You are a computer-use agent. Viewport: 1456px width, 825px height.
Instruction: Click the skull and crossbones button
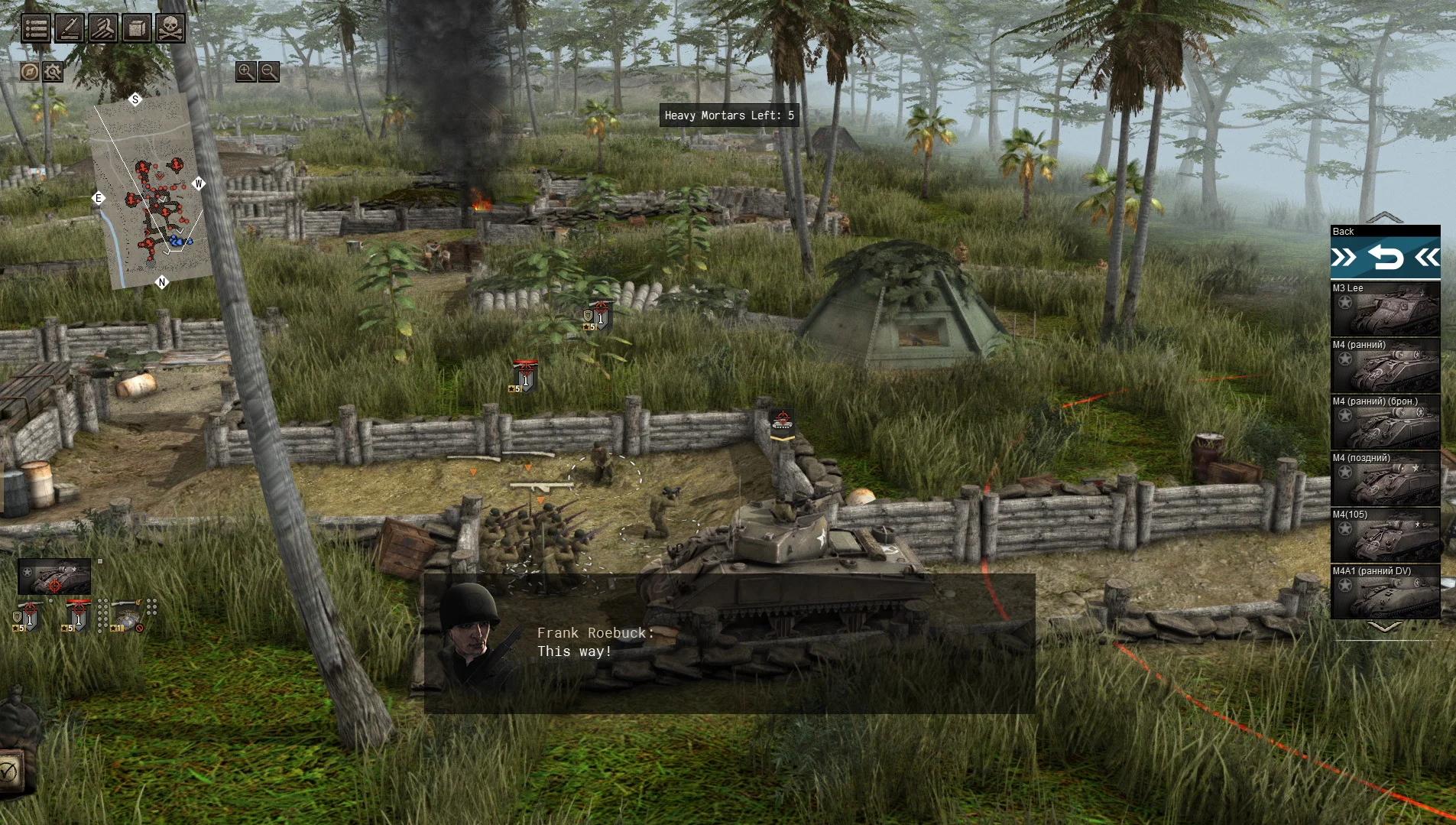[170, 28]
